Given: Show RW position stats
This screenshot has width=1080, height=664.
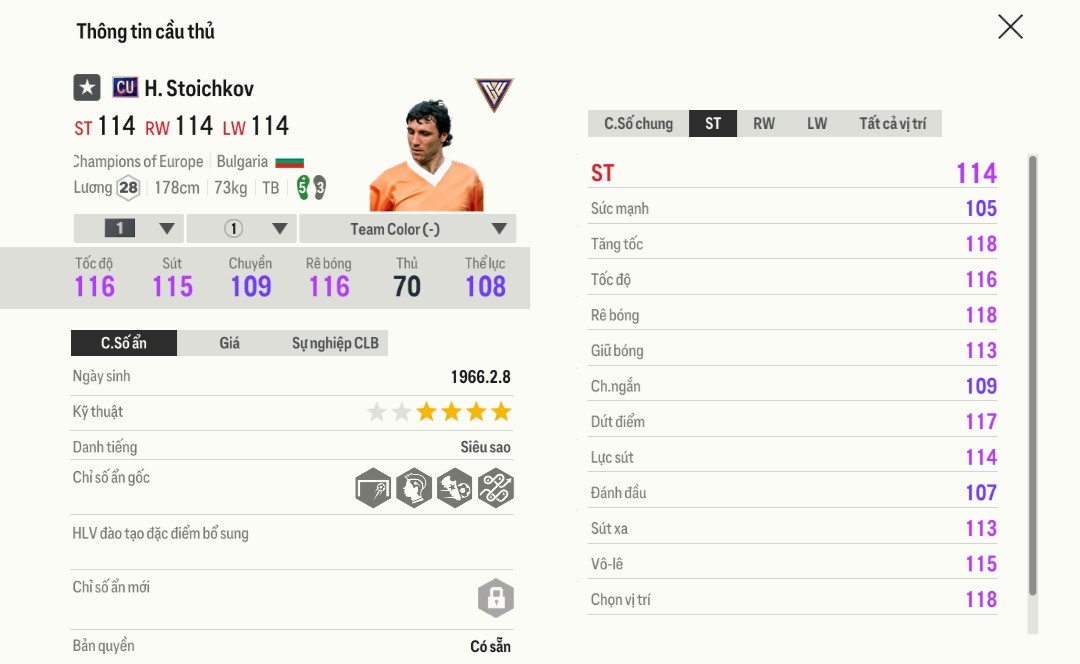Looking at the screenshot, I should [x=764, y=124].
